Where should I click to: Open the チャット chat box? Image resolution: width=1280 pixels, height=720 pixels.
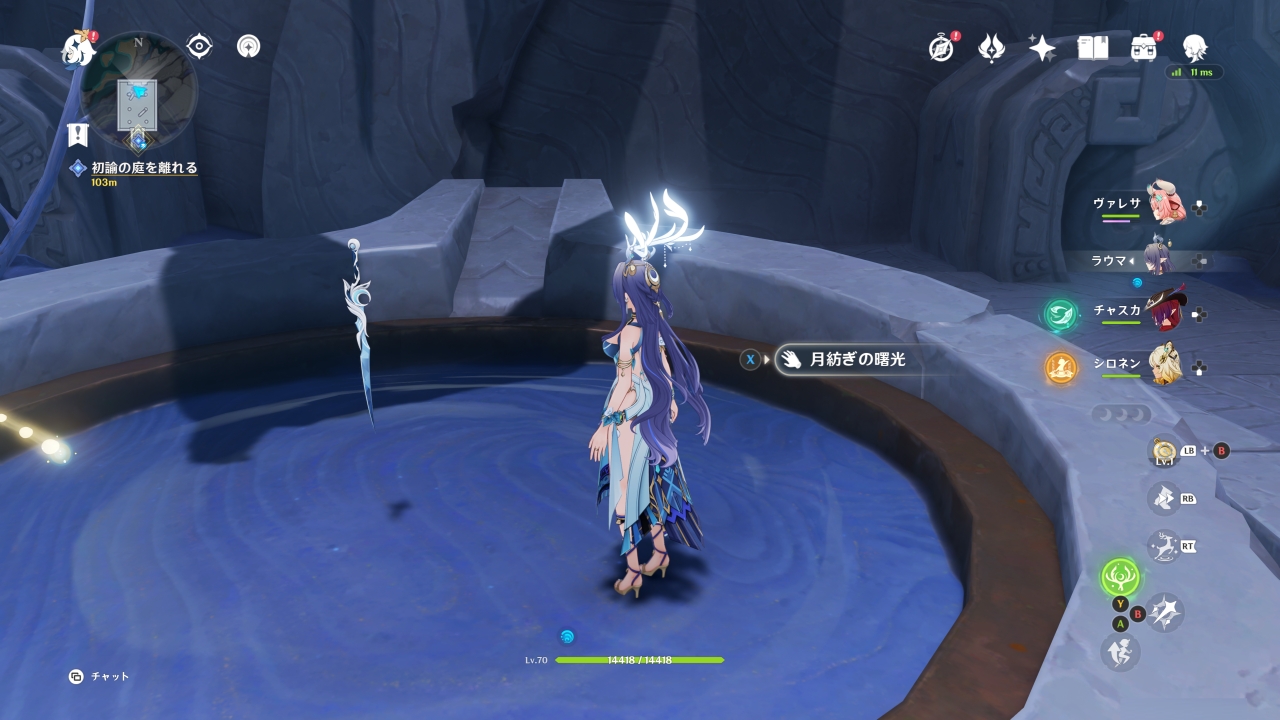point(100,677)
